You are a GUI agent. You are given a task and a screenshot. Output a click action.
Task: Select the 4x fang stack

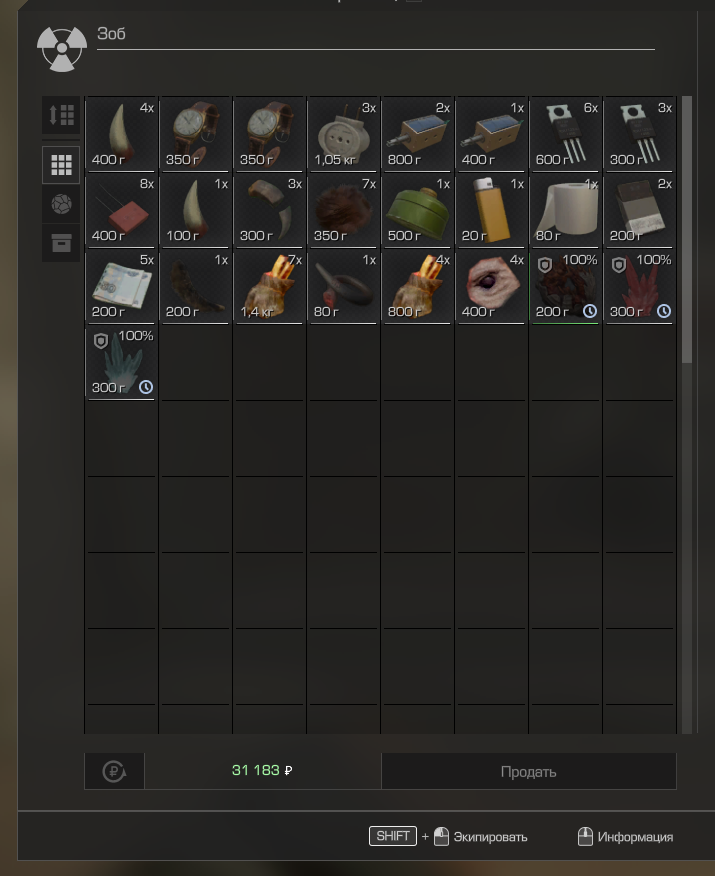point(121,134)
